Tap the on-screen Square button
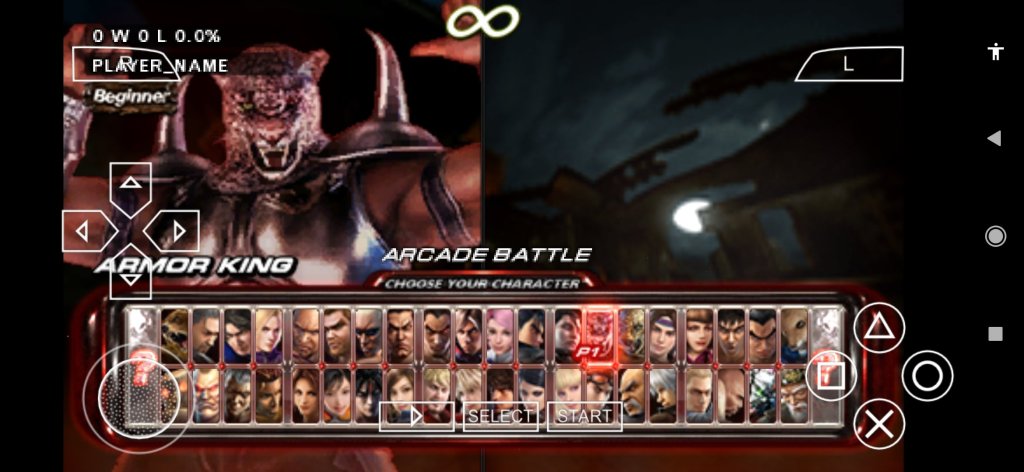 pyautogui.click(x=831, y=376)
